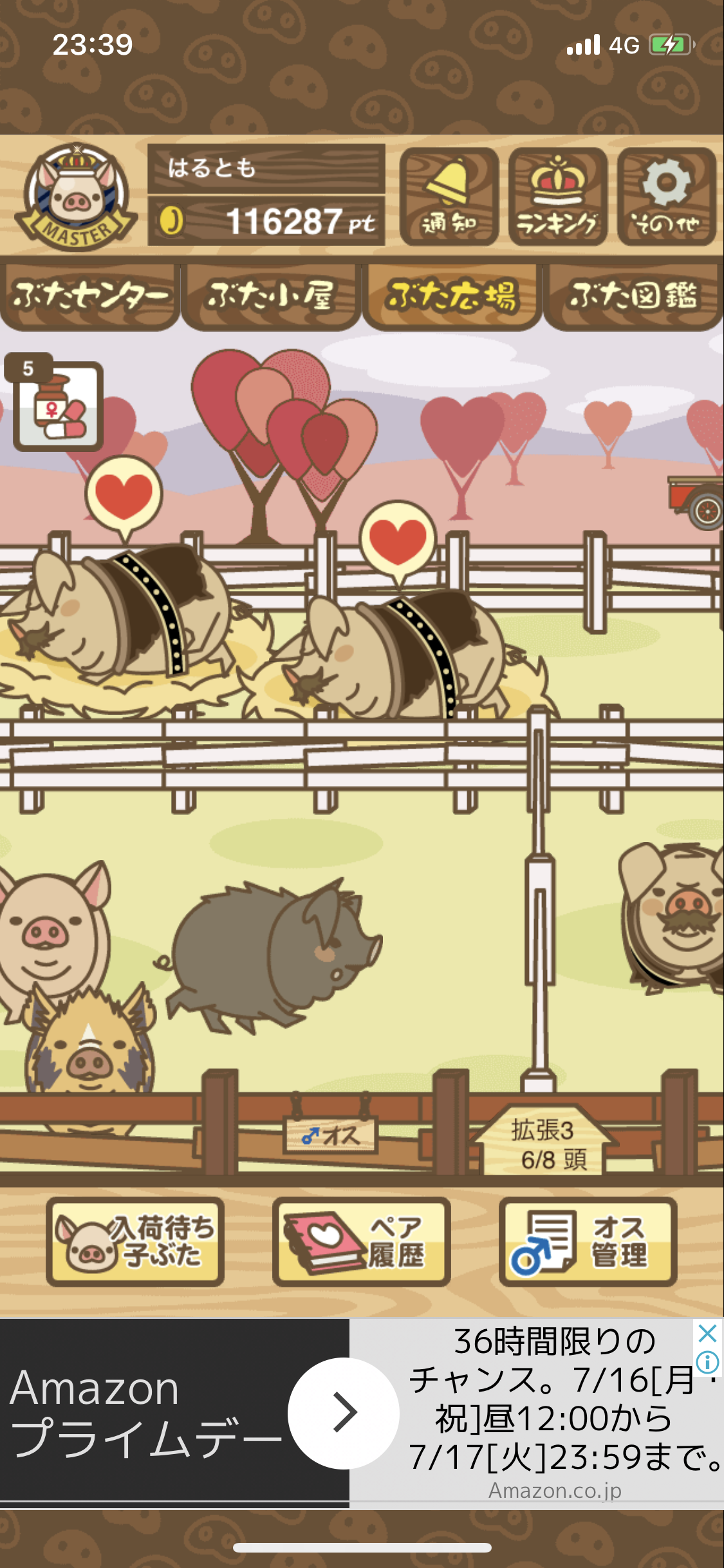Viewport: 724px width, 1568px height.
Task: Switch to the ぶた図鑑 tab
Action: (633, 297)
